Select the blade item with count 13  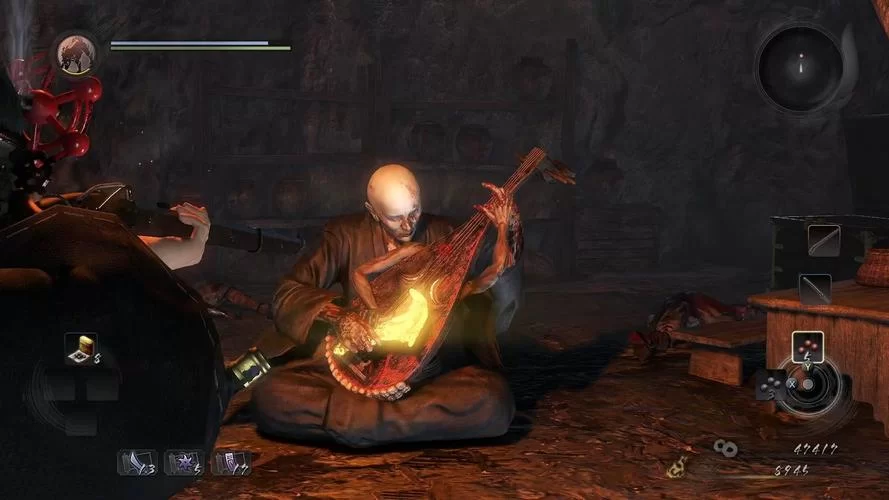137,463
